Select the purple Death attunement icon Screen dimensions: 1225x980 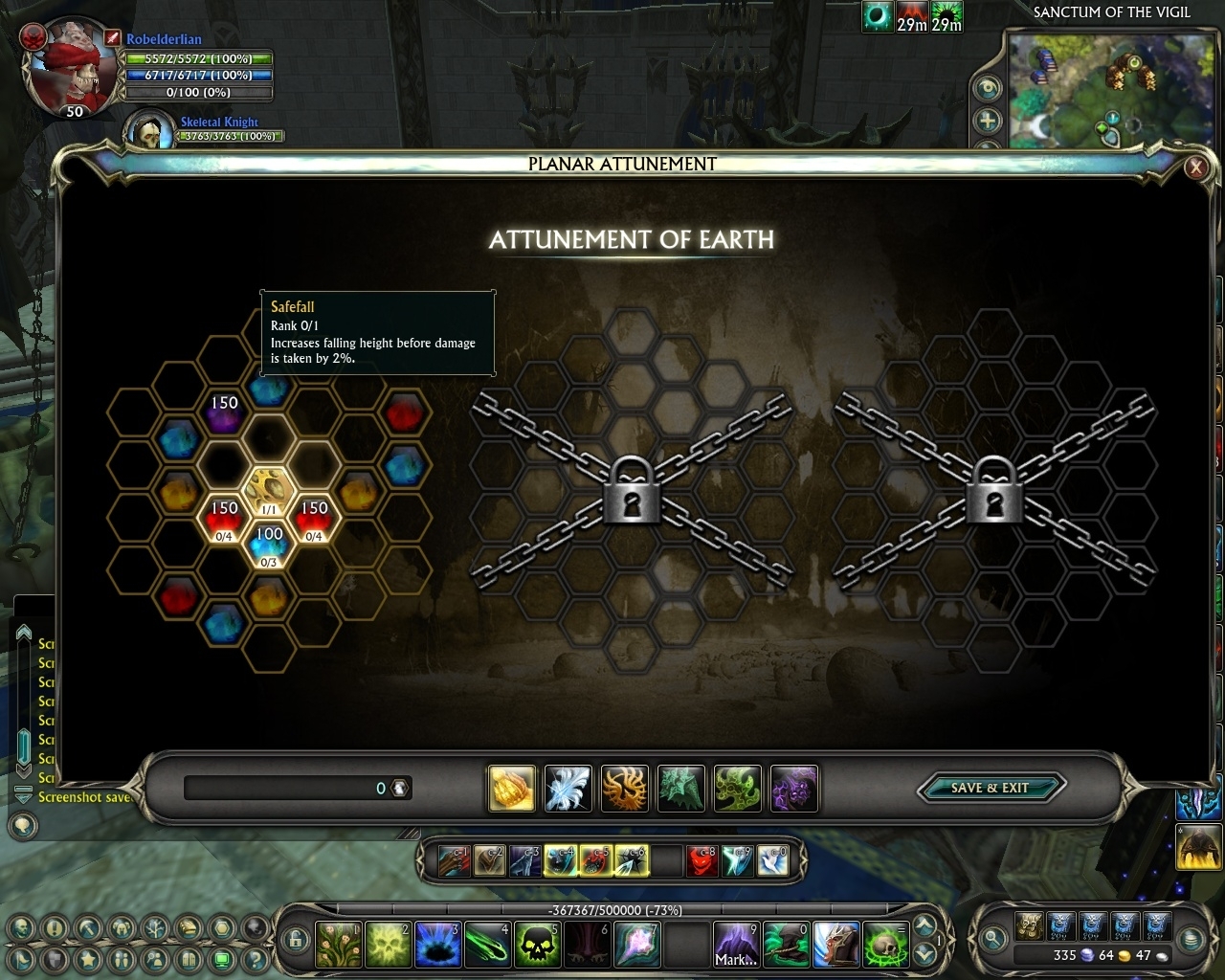[794, 788]
